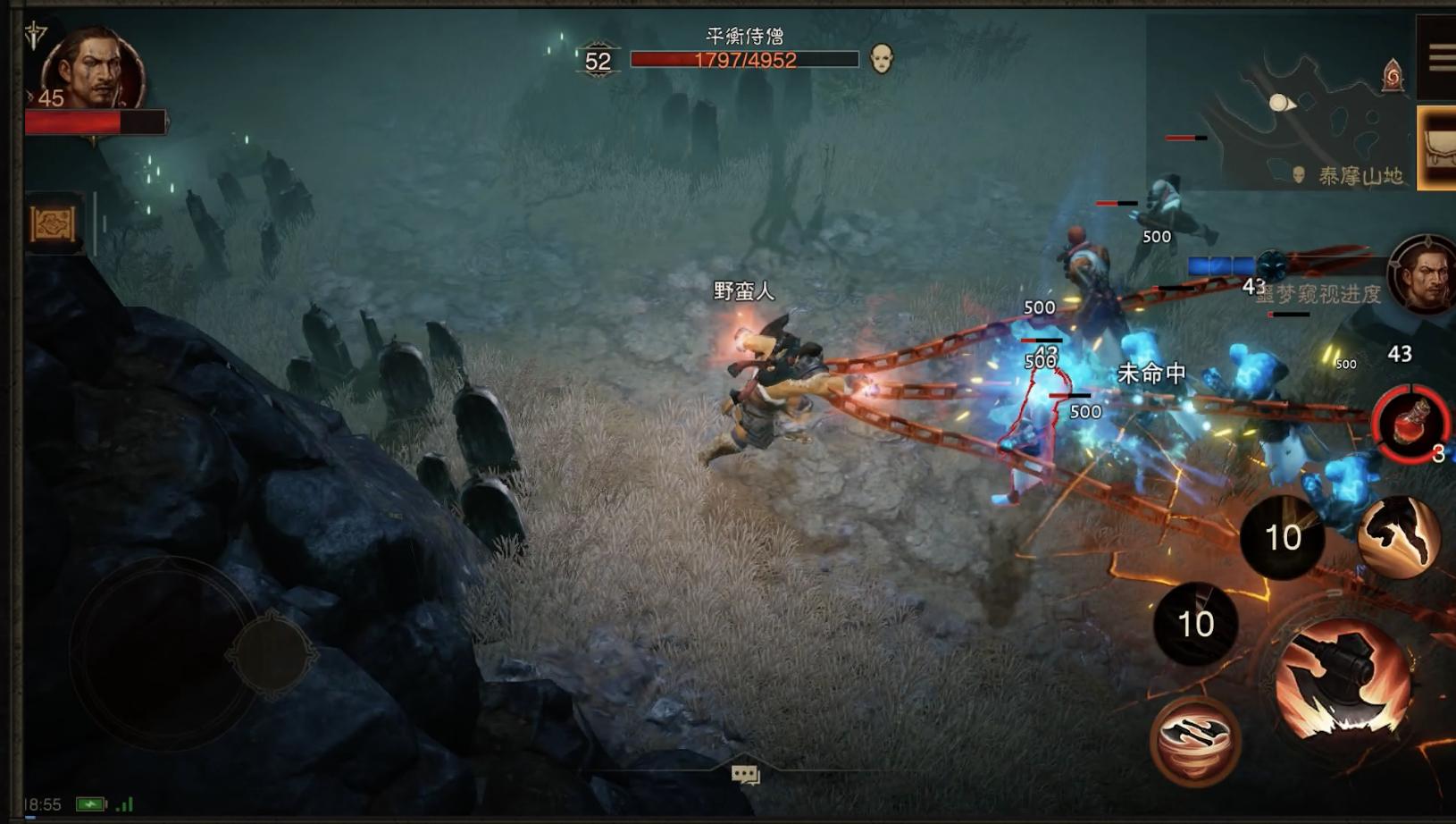The width and height of the screenshot is (1456, 824).
Task: Activate the leaping figure skill
Action: point(1398,536)
